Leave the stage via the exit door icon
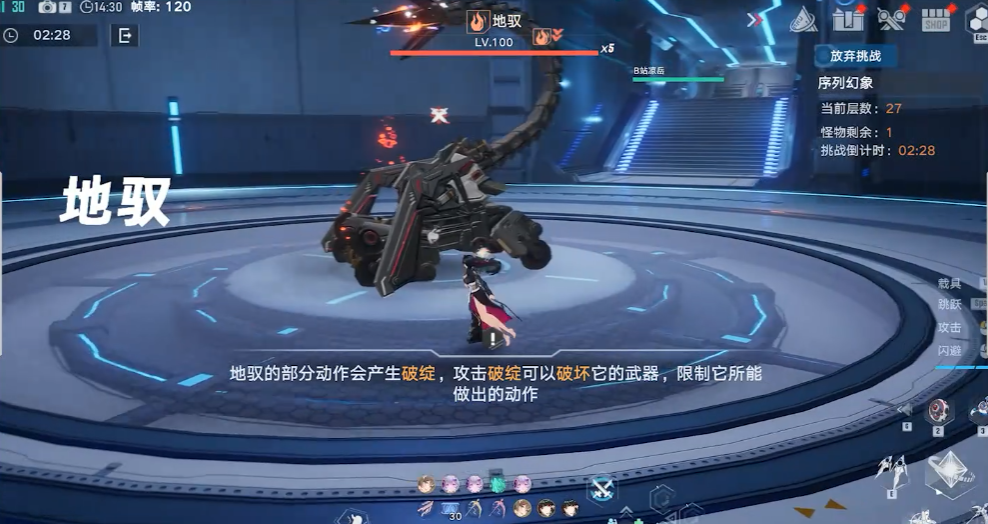Viewport: 988px width, 524px height. [x=125, y=36]
